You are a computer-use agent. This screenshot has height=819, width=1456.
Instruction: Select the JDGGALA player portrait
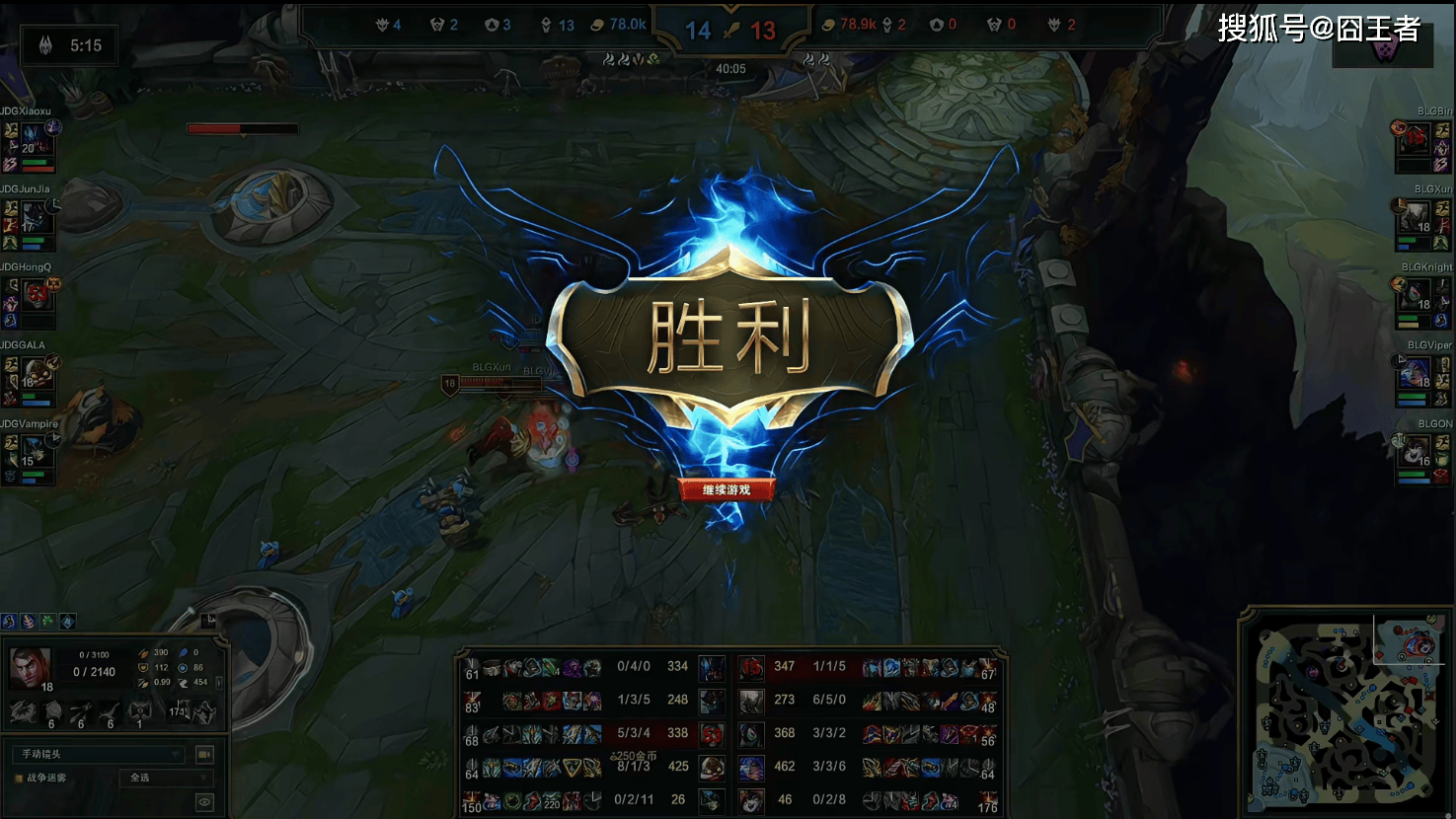[36, 371]
